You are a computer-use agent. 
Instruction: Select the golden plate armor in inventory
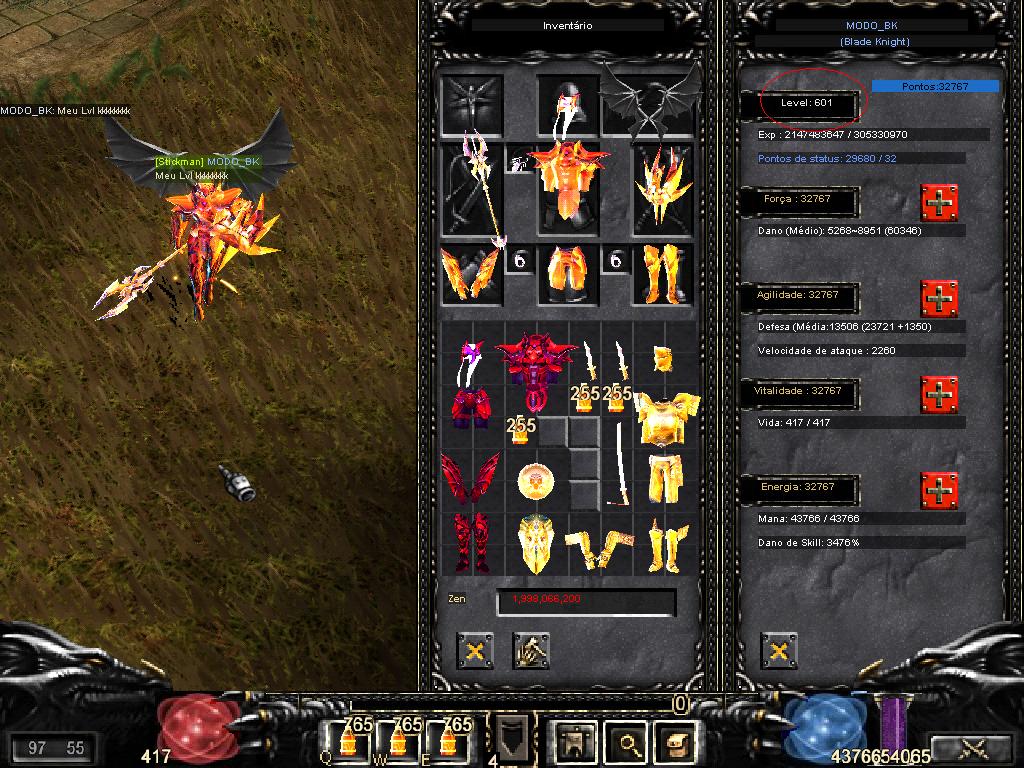coord(662,416)
